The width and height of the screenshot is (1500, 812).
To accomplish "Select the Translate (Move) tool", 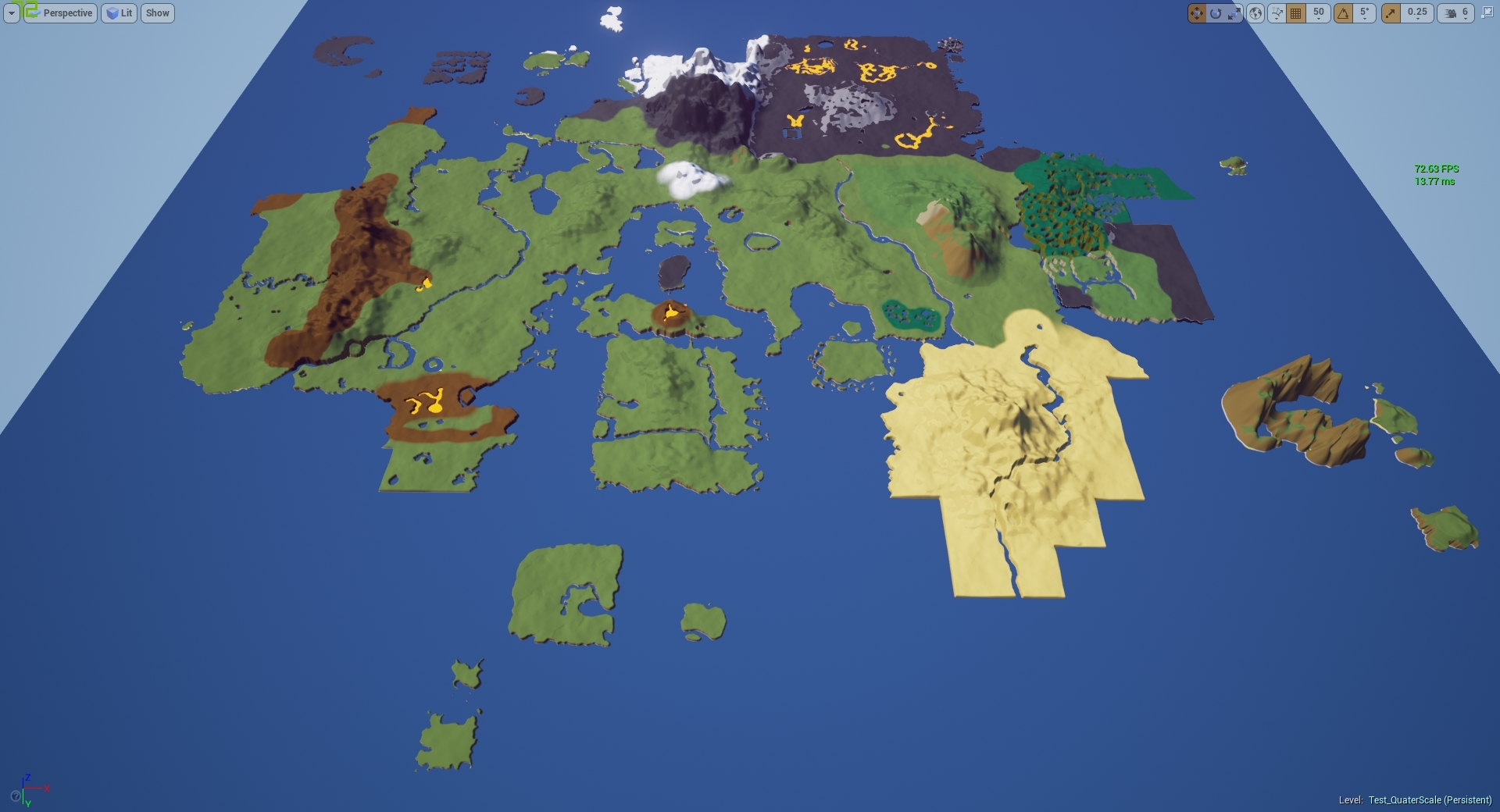I will 1197,13.
